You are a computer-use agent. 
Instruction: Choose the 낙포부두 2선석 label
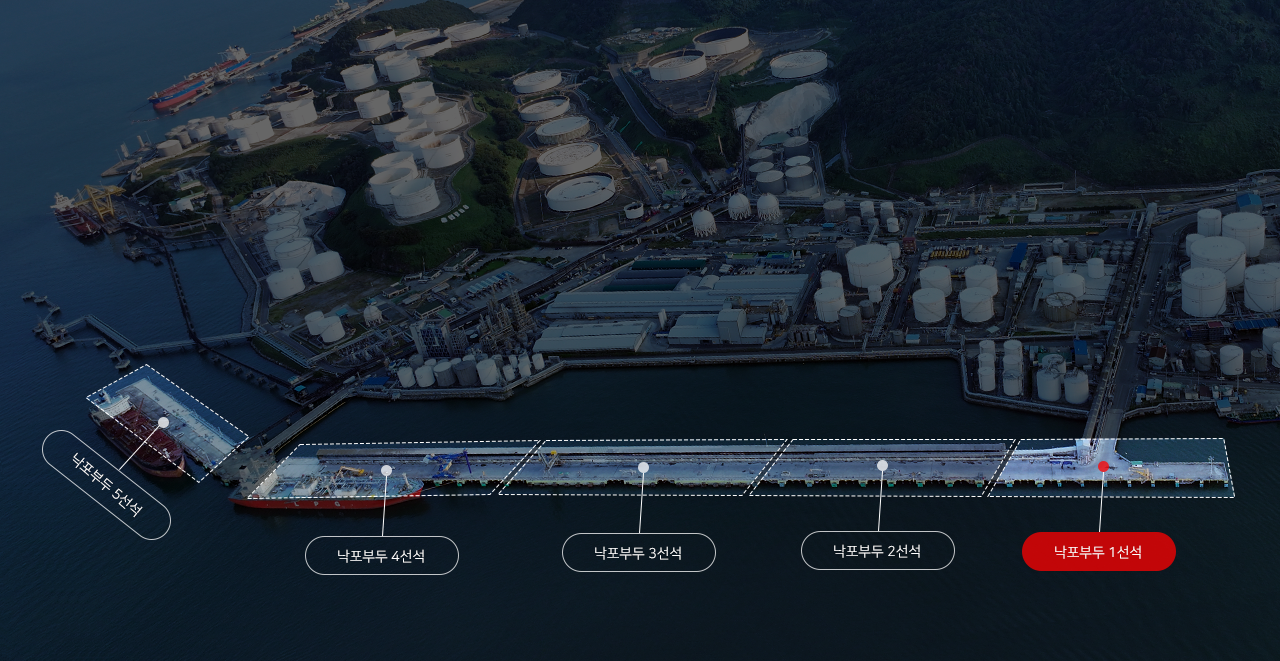(877, 550)
